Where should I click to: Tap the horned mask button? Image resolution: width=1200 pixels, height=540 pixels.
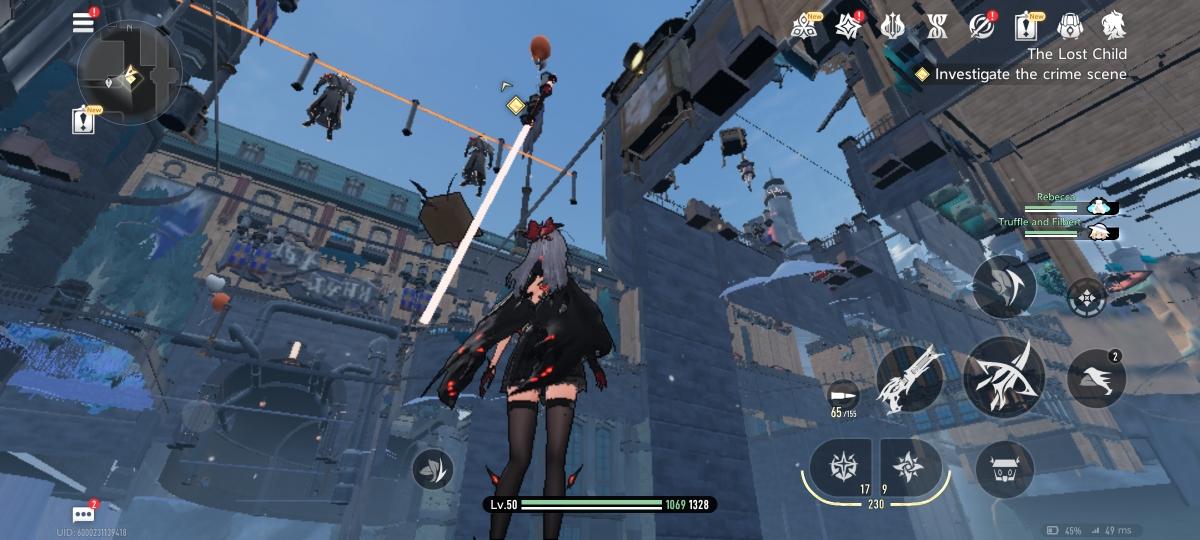(x=1004, y=469)
